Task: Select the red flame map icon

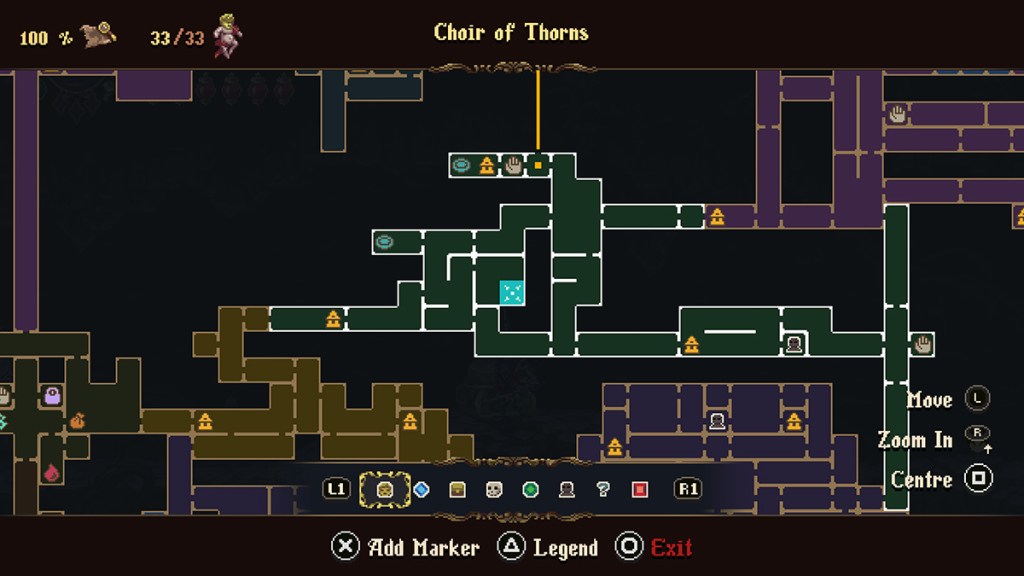Action: (52, 471)
